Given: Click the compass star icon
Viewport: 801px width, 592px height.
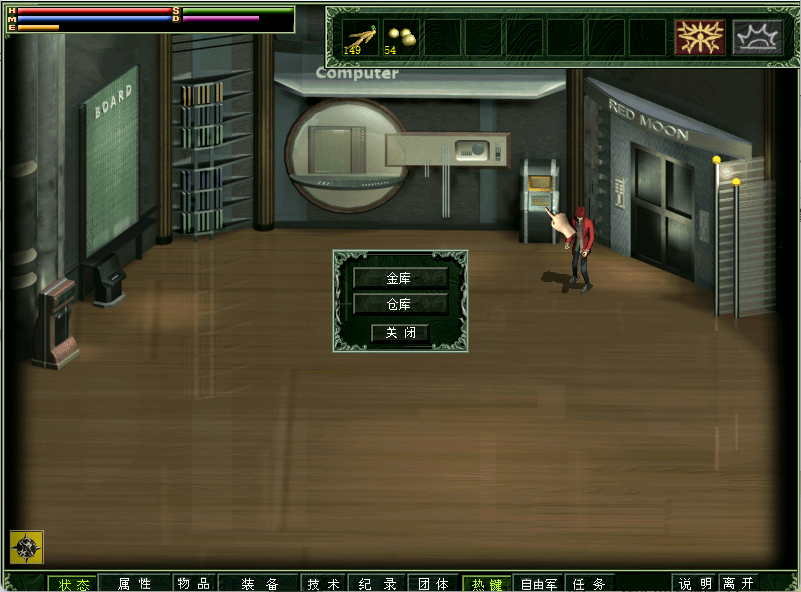Looking at the screenshot, I should coord(26,547).
